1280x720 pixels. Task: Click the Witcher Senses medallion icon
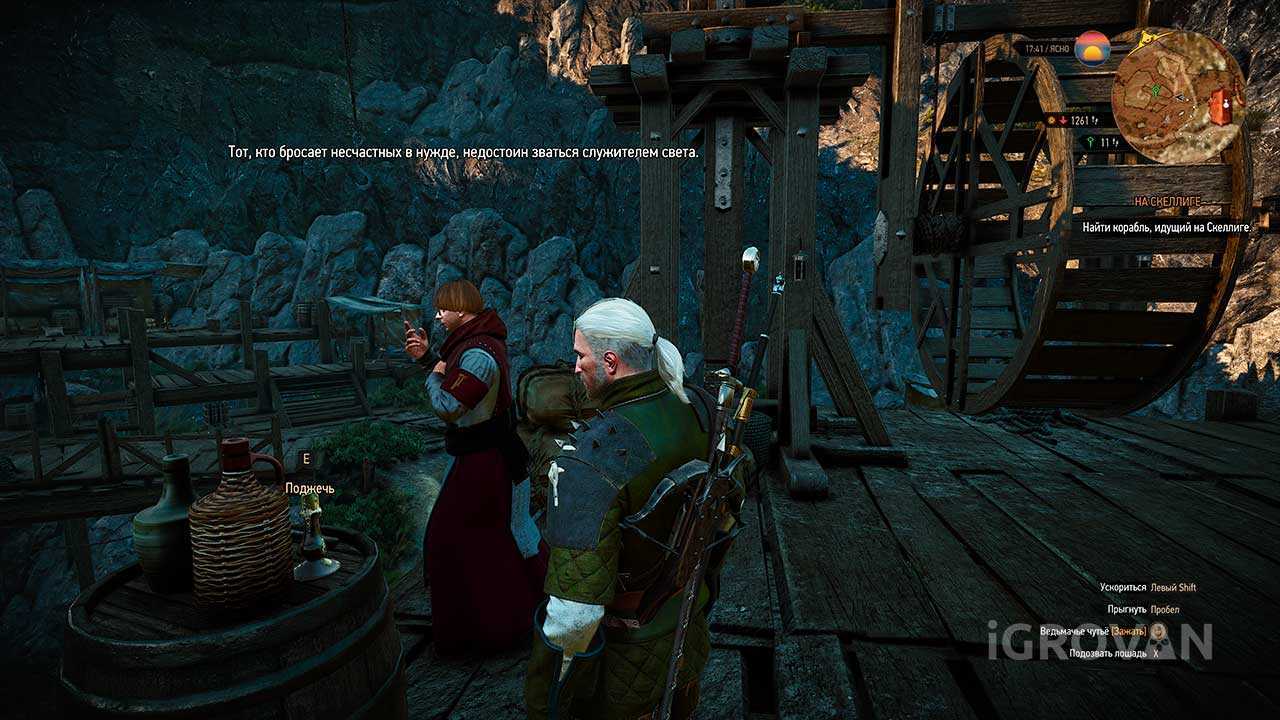[1157, 631]
